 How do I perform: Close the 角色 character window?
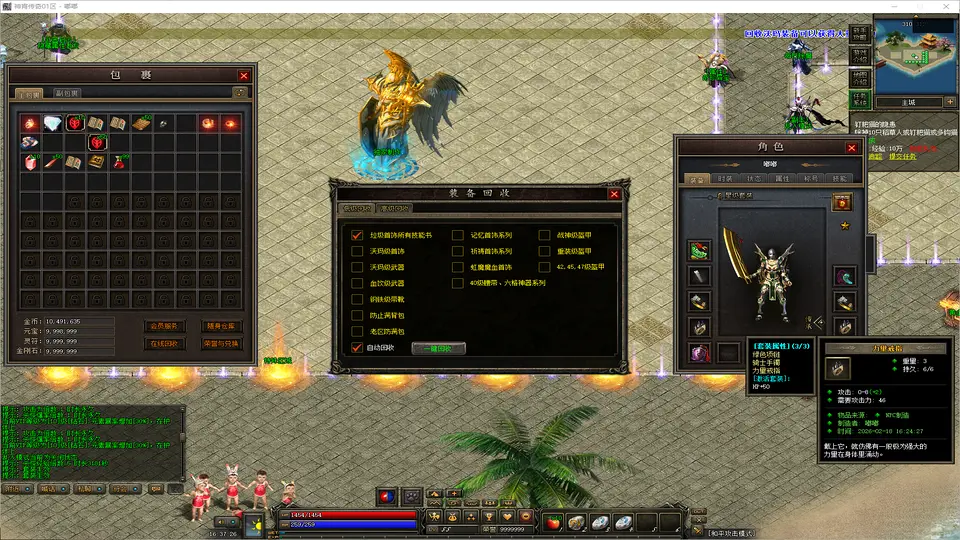tap(851, 147)
